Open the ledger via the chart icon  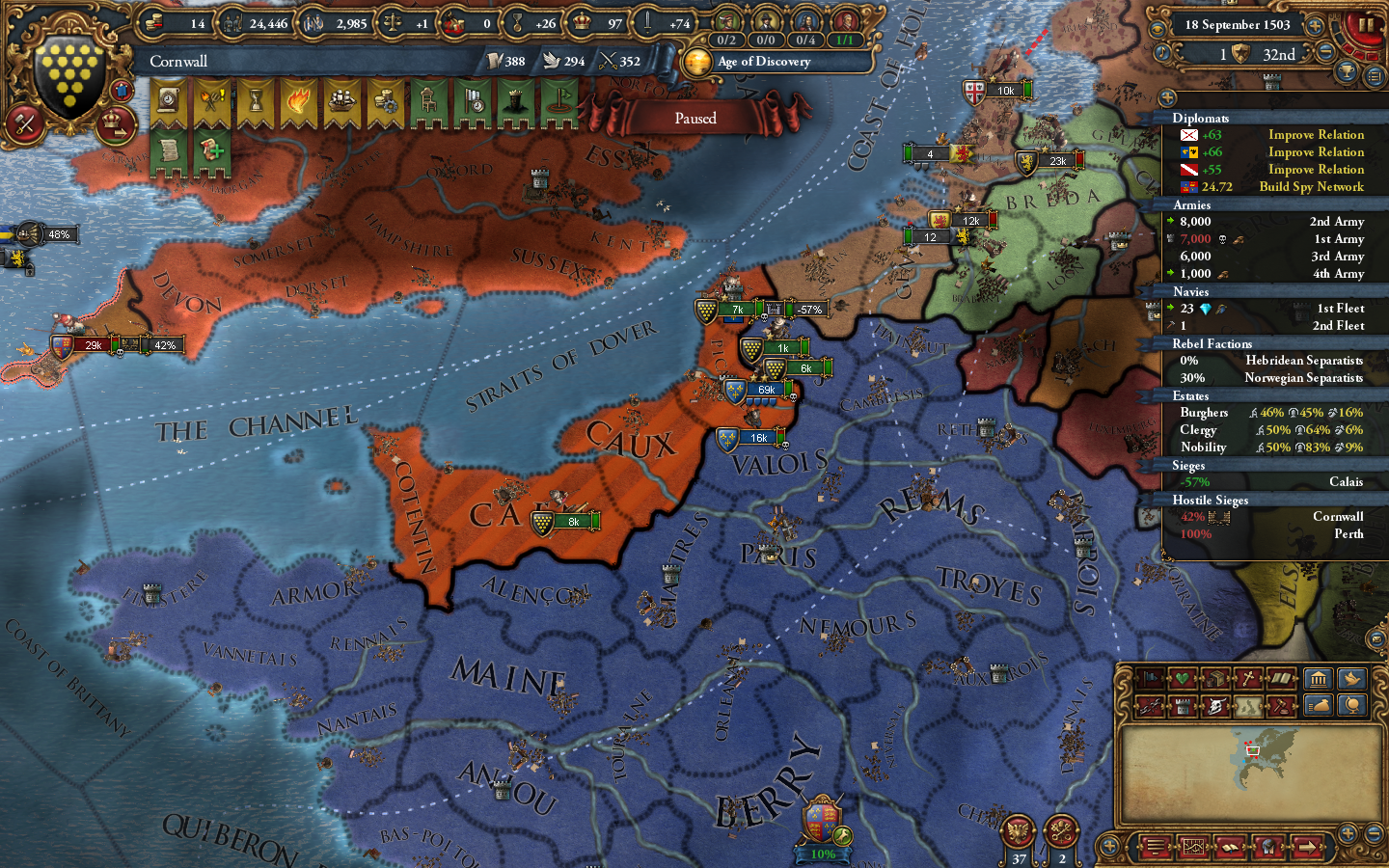click(1193, 847)
